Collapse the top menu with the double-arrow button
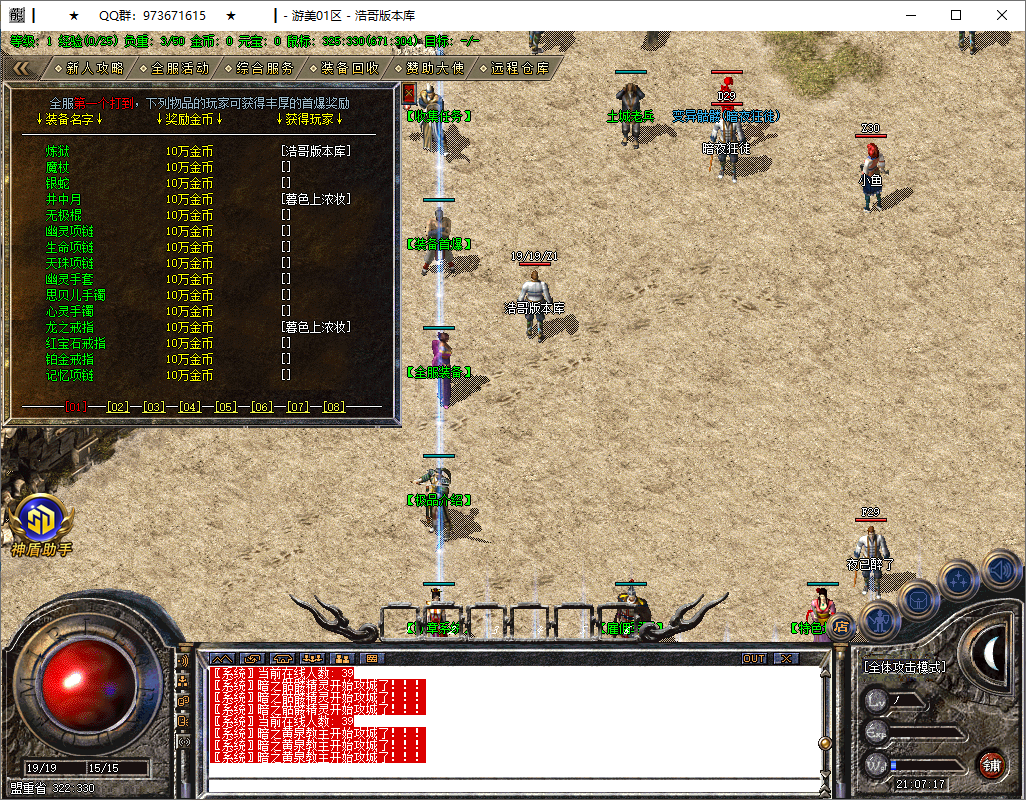 [x=20, y=68]
